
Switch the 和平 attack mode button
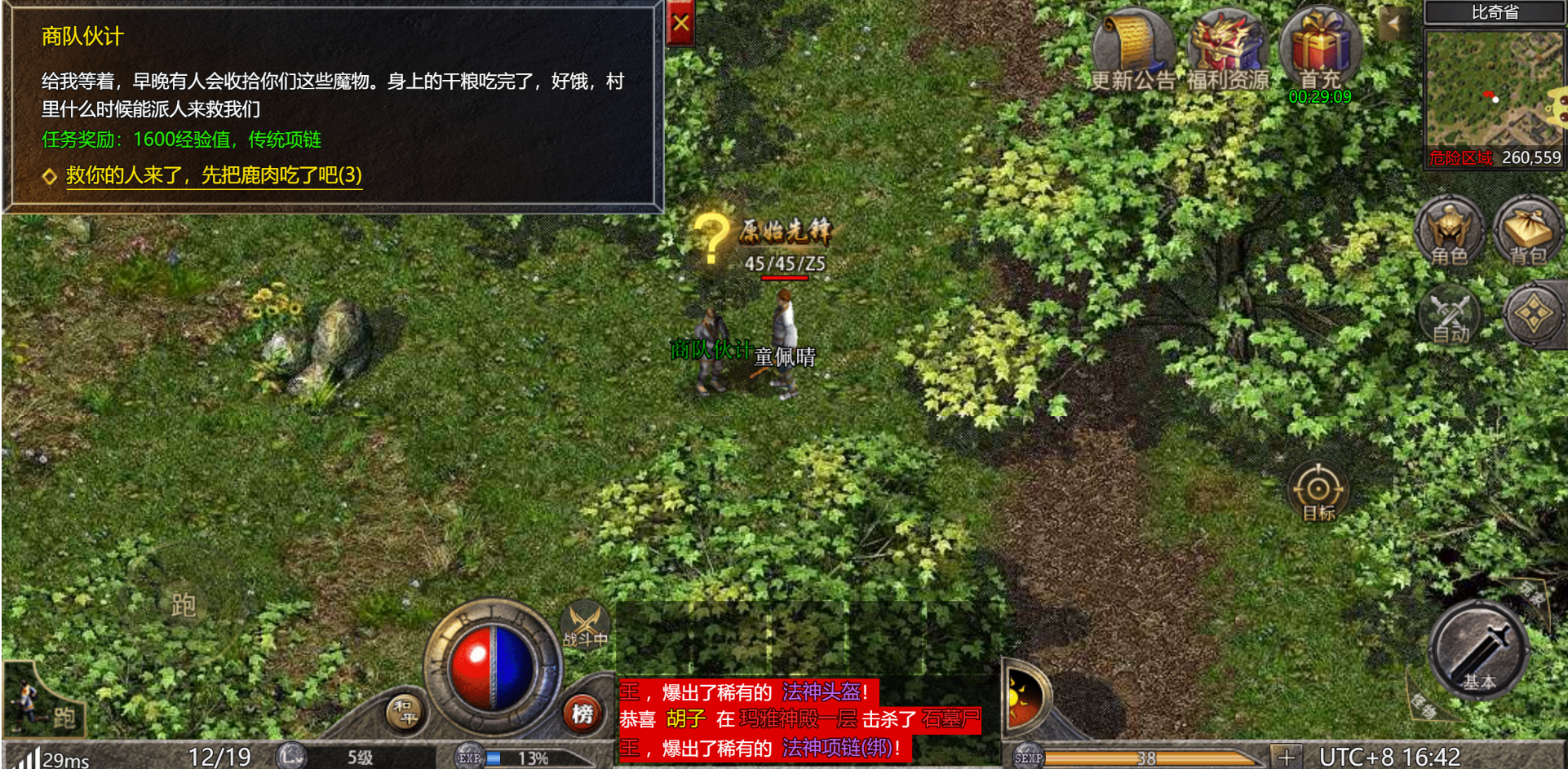pos(405,711)
